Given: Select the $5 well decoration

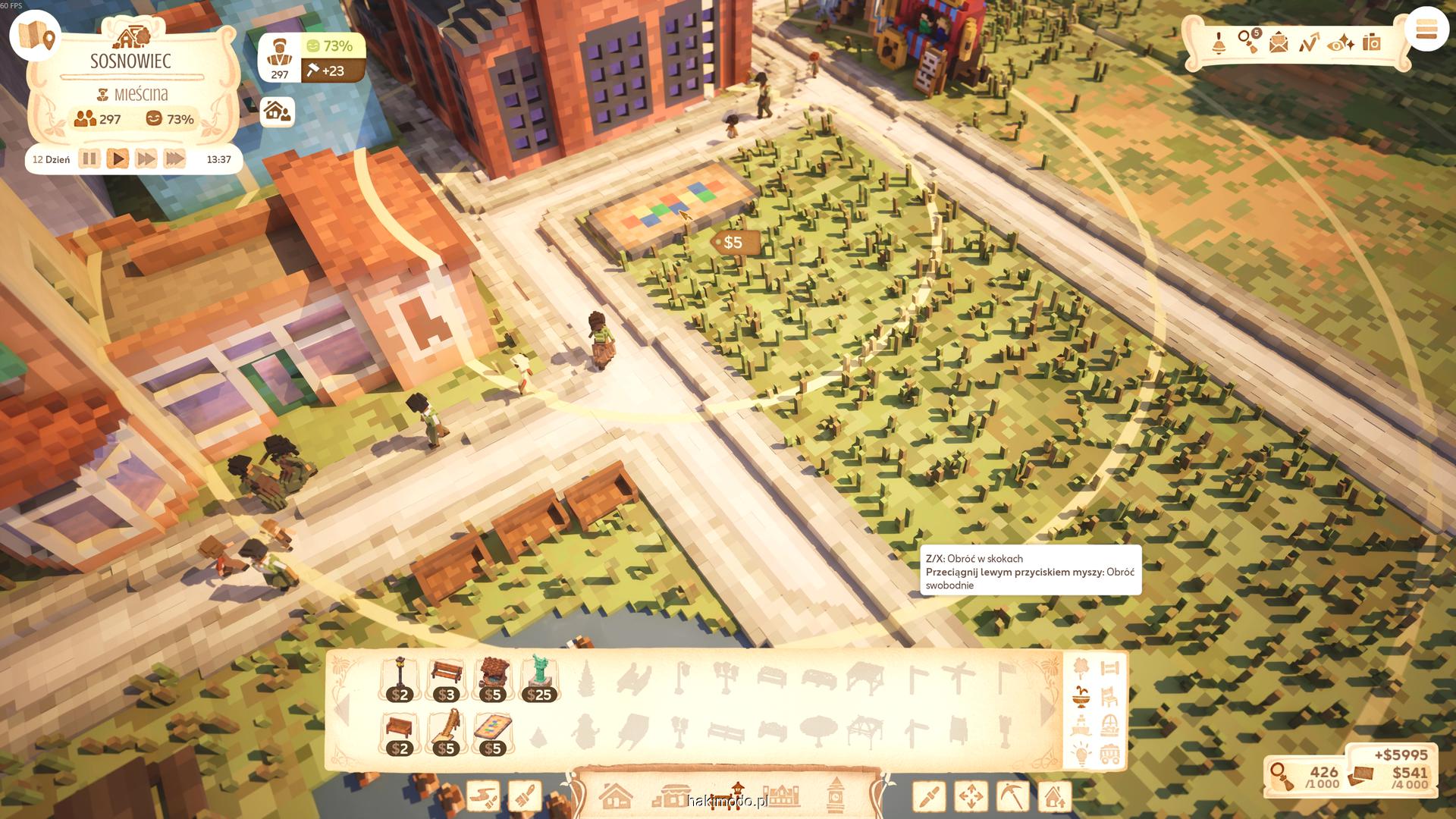Looking at the screenshot, I should coord(493,679).
